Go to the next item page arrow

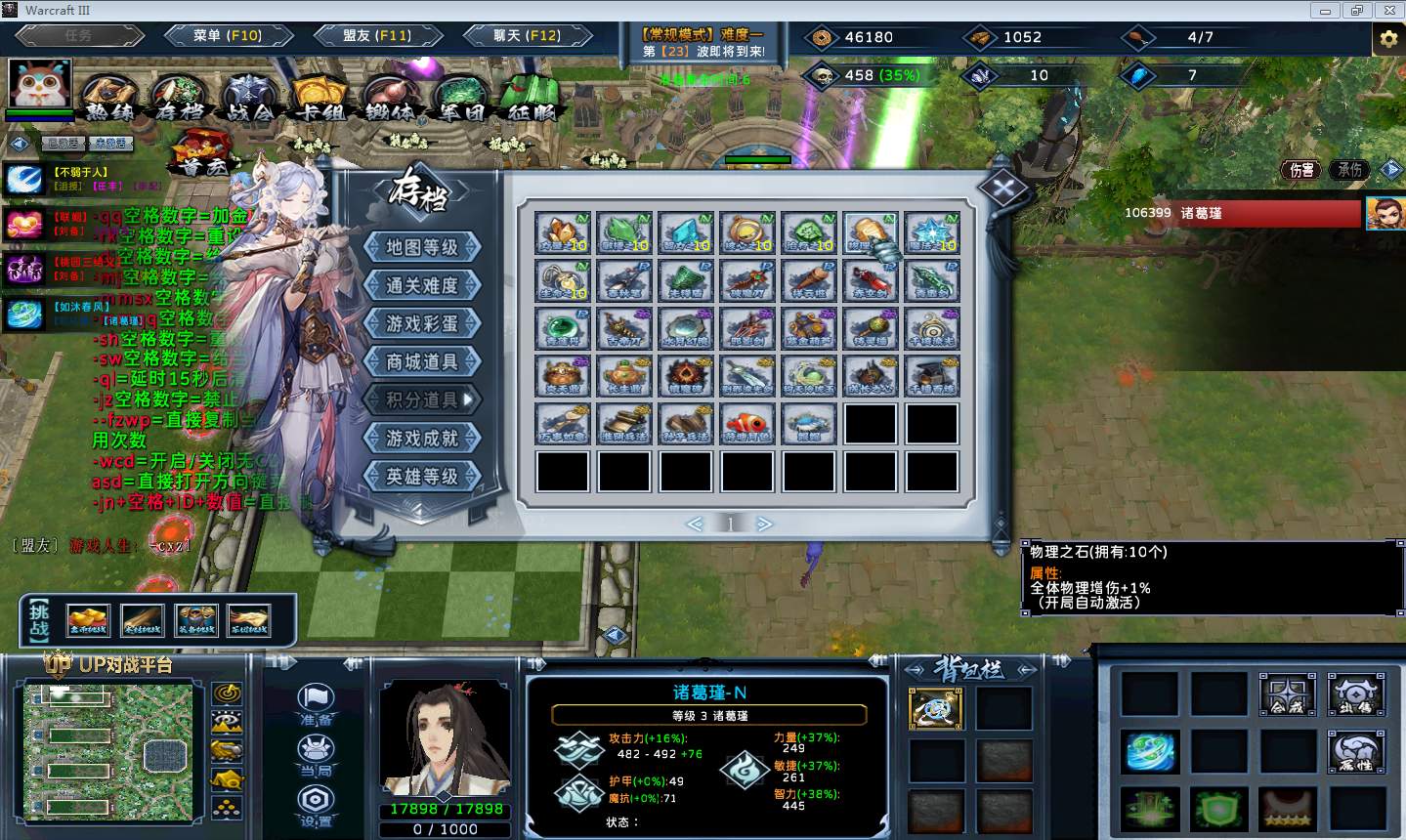(x=765, y=525)
